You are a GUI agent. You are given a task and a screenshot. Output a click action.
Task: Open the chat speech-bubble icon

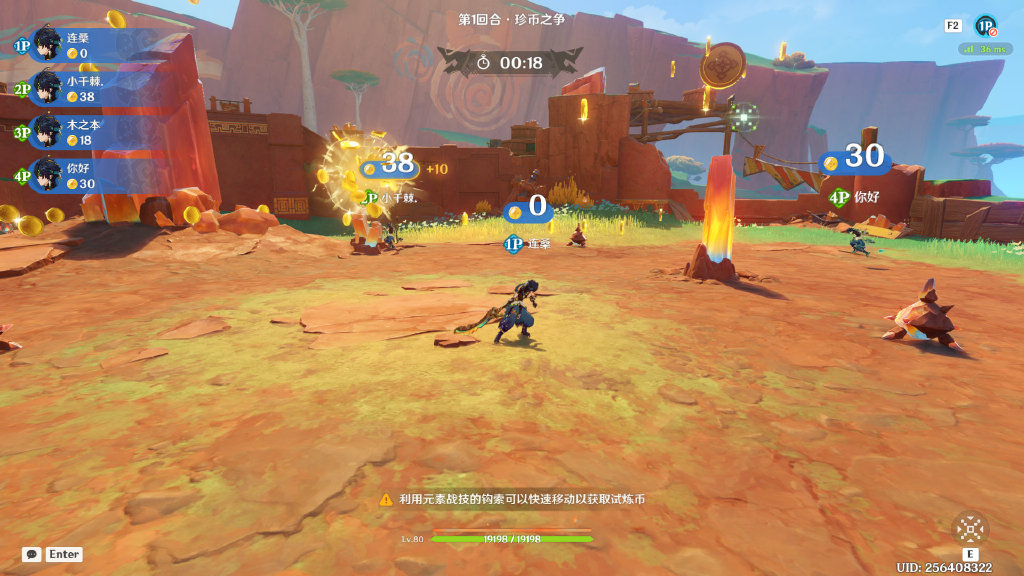(x=32, y=554)
